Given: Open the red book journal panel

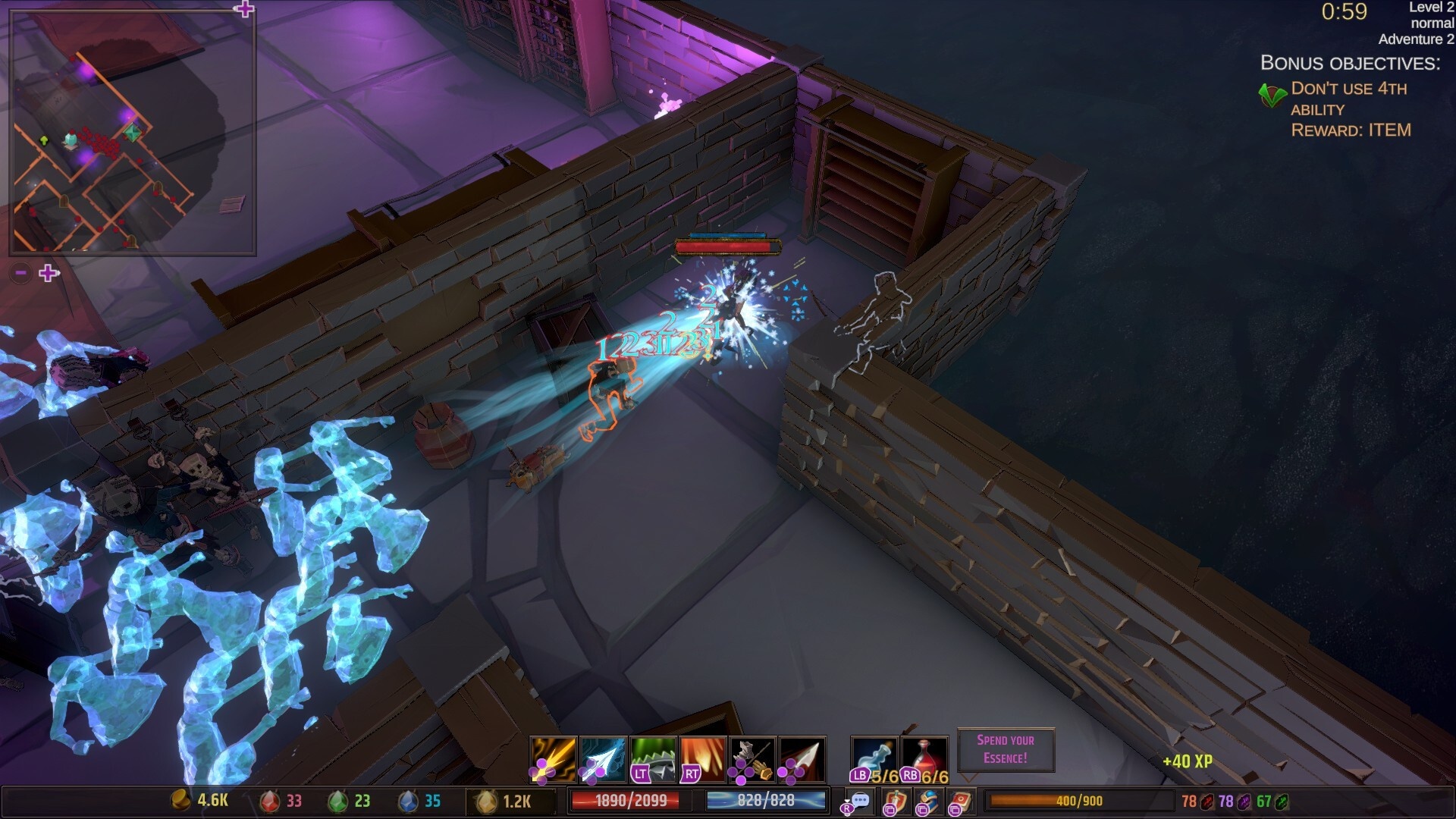Looking at the screenshot, I should [961, 802].
